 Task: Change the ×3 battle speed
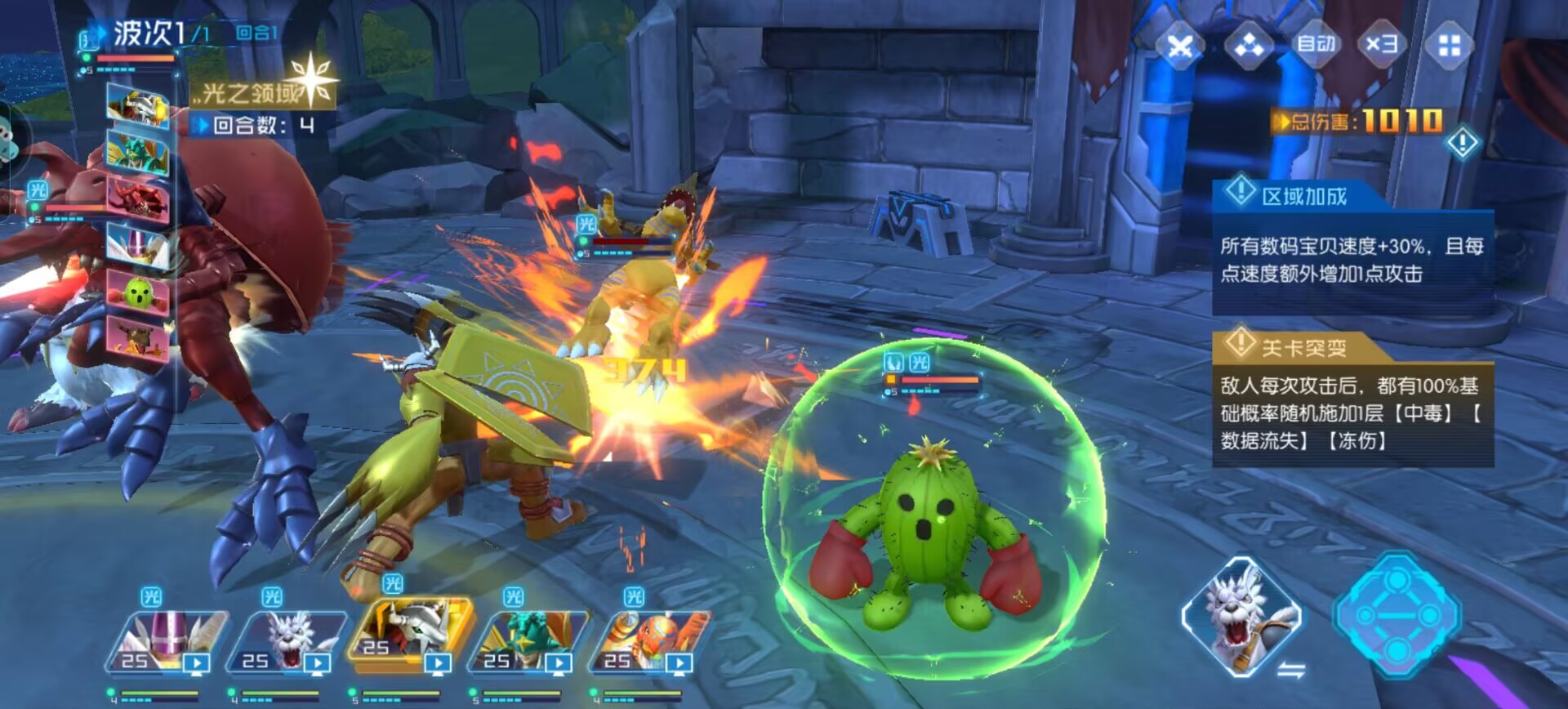point(1382,44)
